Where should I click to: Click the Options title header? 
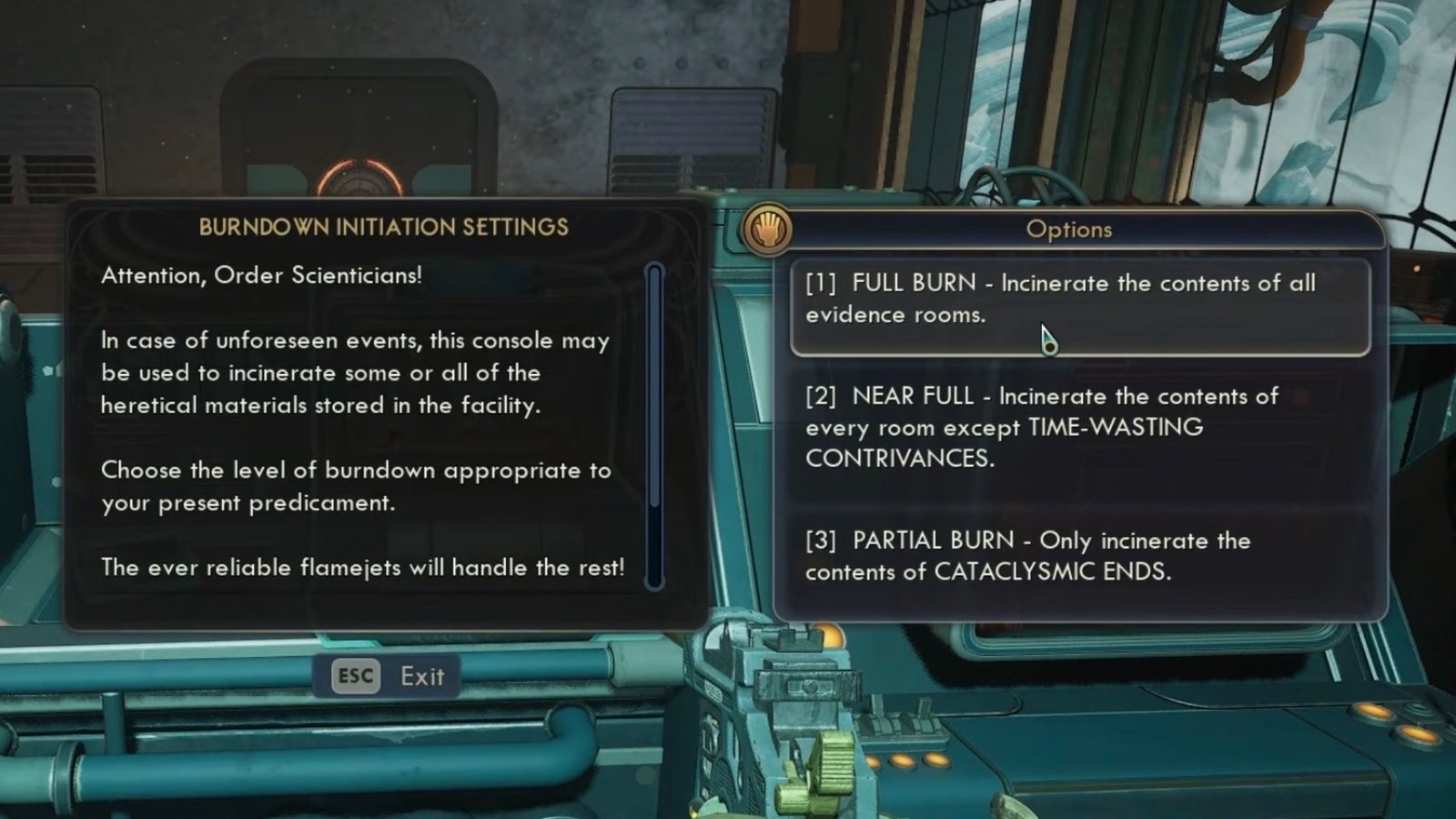[x=1068, y=229]
